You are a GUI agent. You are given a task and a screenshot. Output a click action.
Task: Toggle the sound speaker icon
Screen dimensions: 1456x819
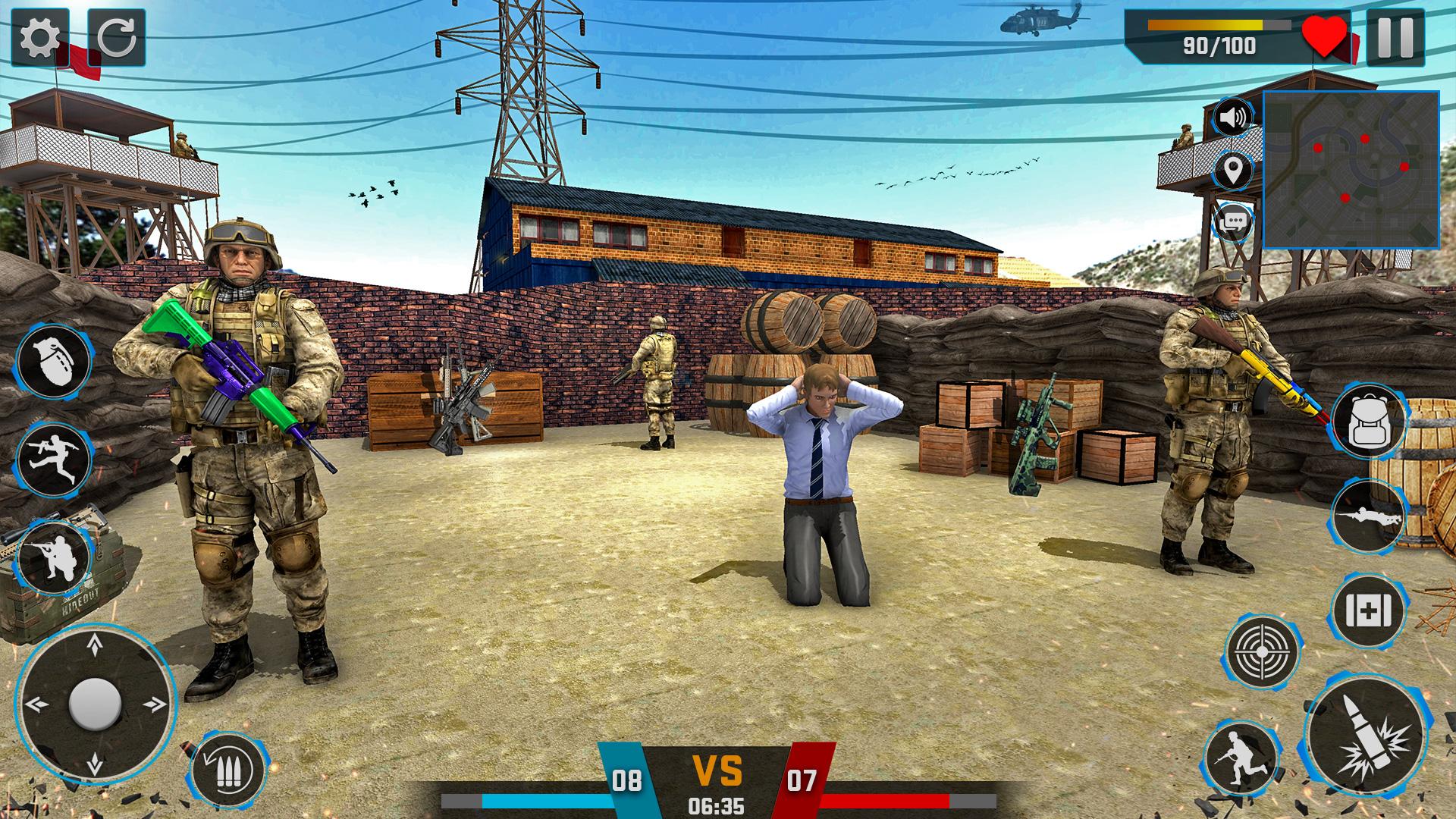point(1234,118)
